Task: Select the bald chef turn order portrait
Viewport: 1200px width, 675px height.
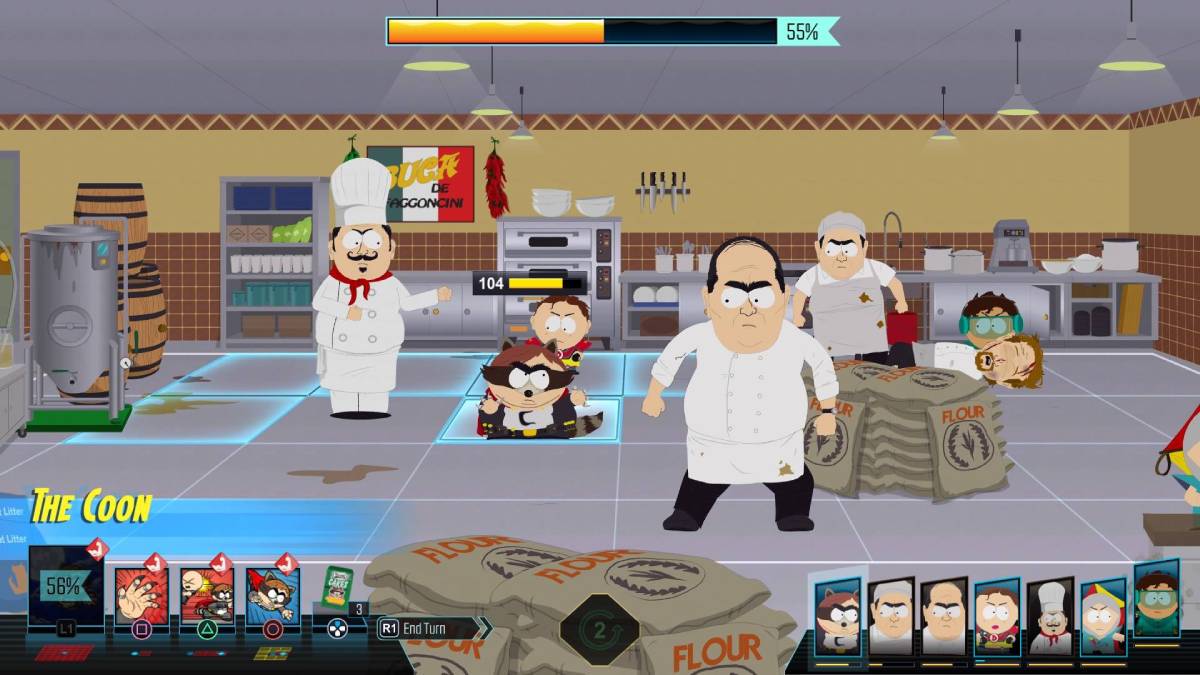Action: (943, 617)
